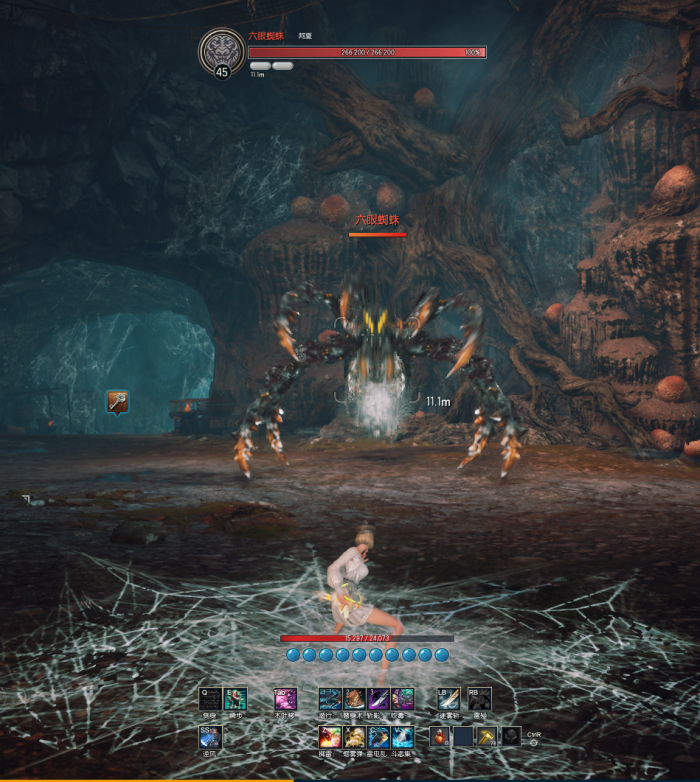Image resolution: width=700 pixels, height=782 pixels.
Task: Activate the dark RB skill icon
Action: coord(479,699)
